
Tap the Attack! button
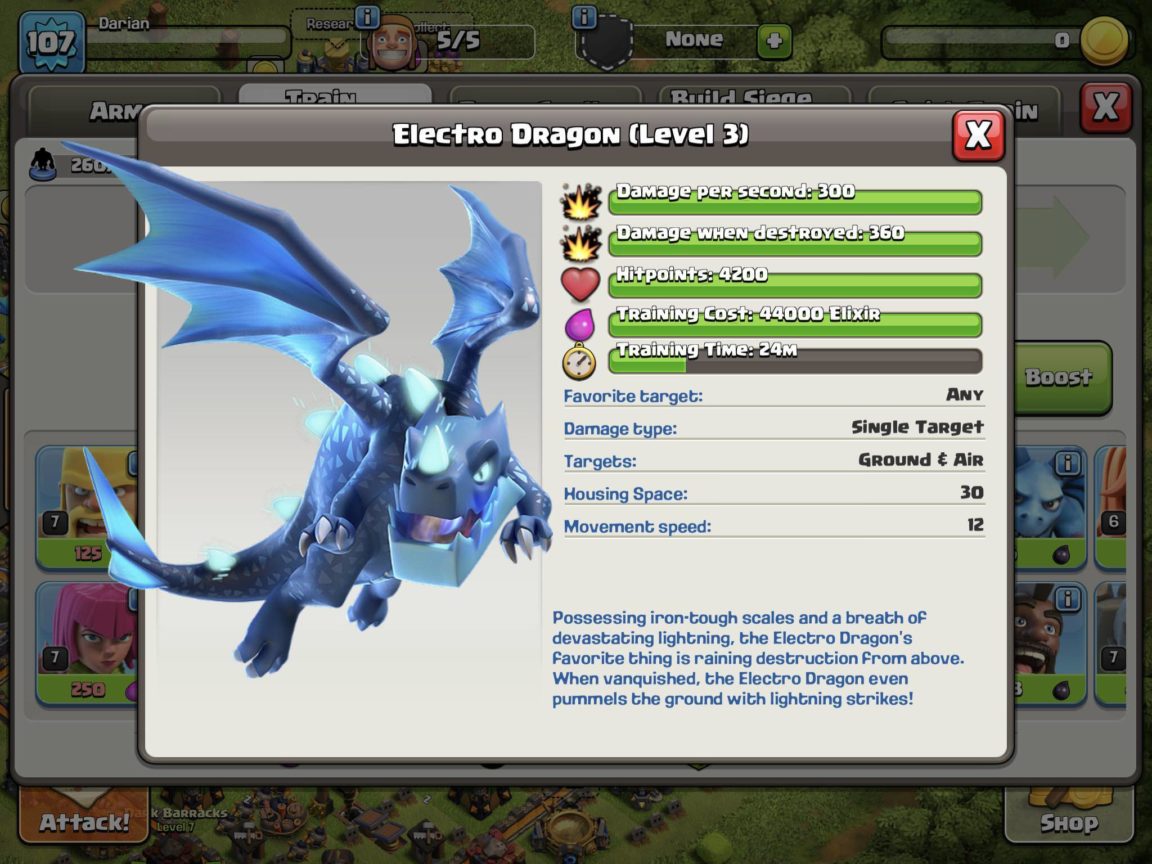[x=84, y=822]
